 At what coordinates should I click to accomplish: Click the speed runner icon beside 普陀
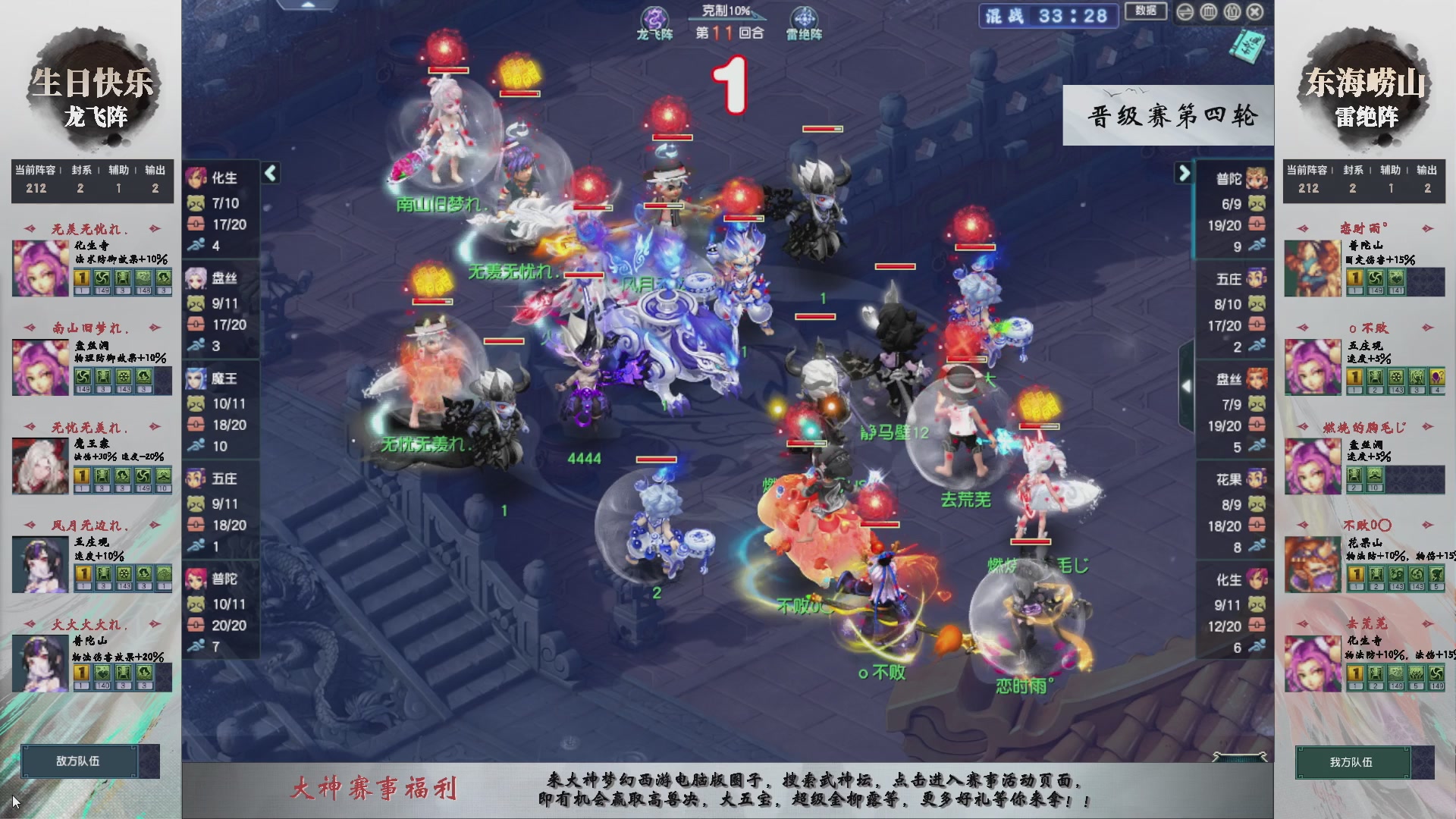[196, 646]
